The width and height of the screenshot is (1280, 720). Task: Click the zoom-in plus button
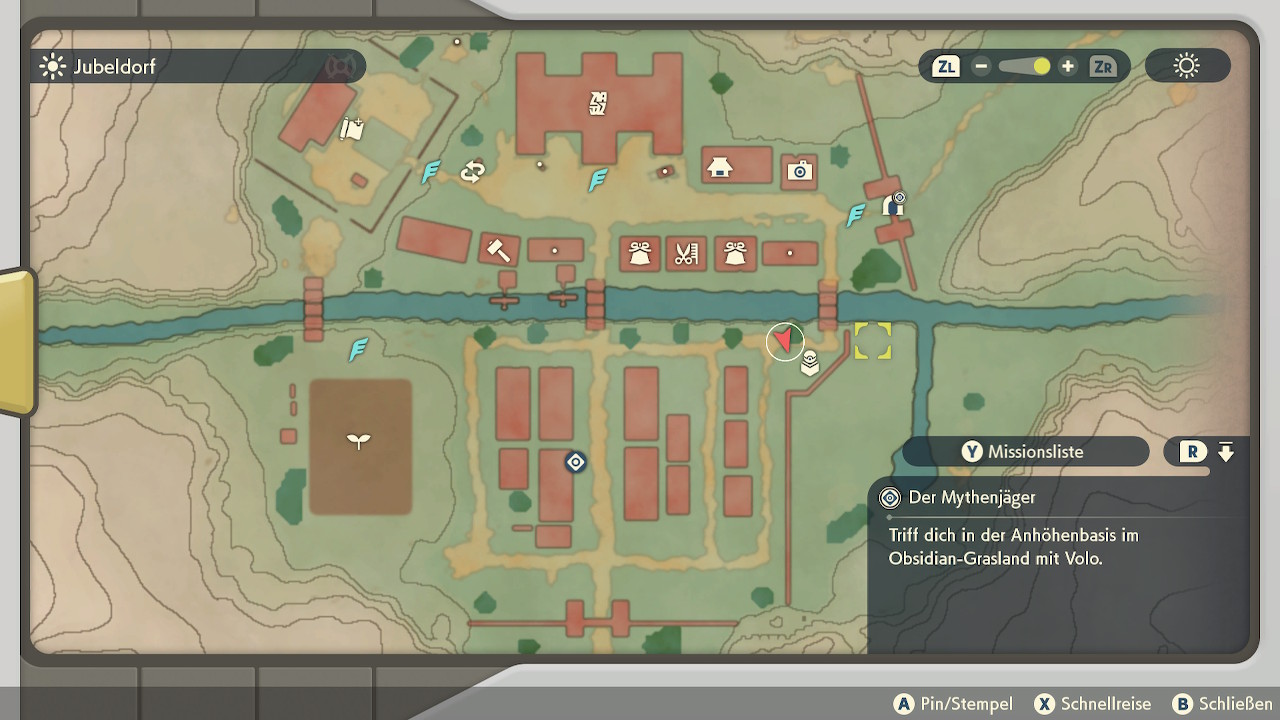coord(1068,67)
